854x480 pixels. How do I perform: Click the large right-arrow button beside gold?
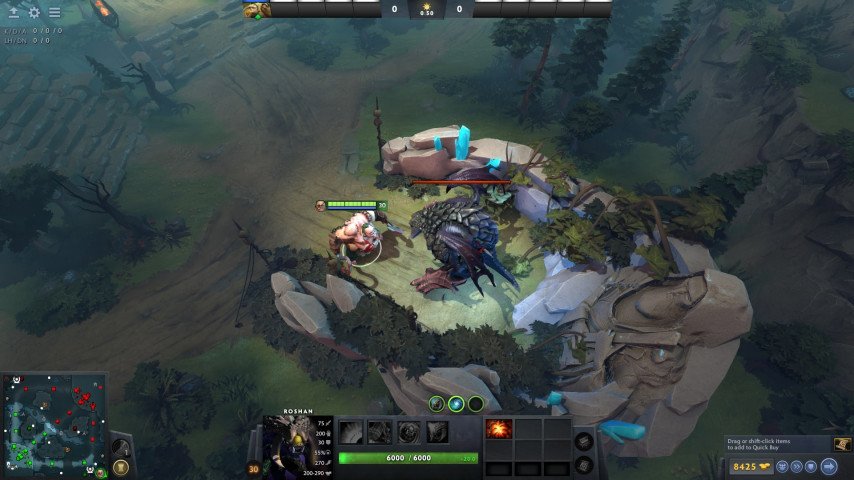829,466
